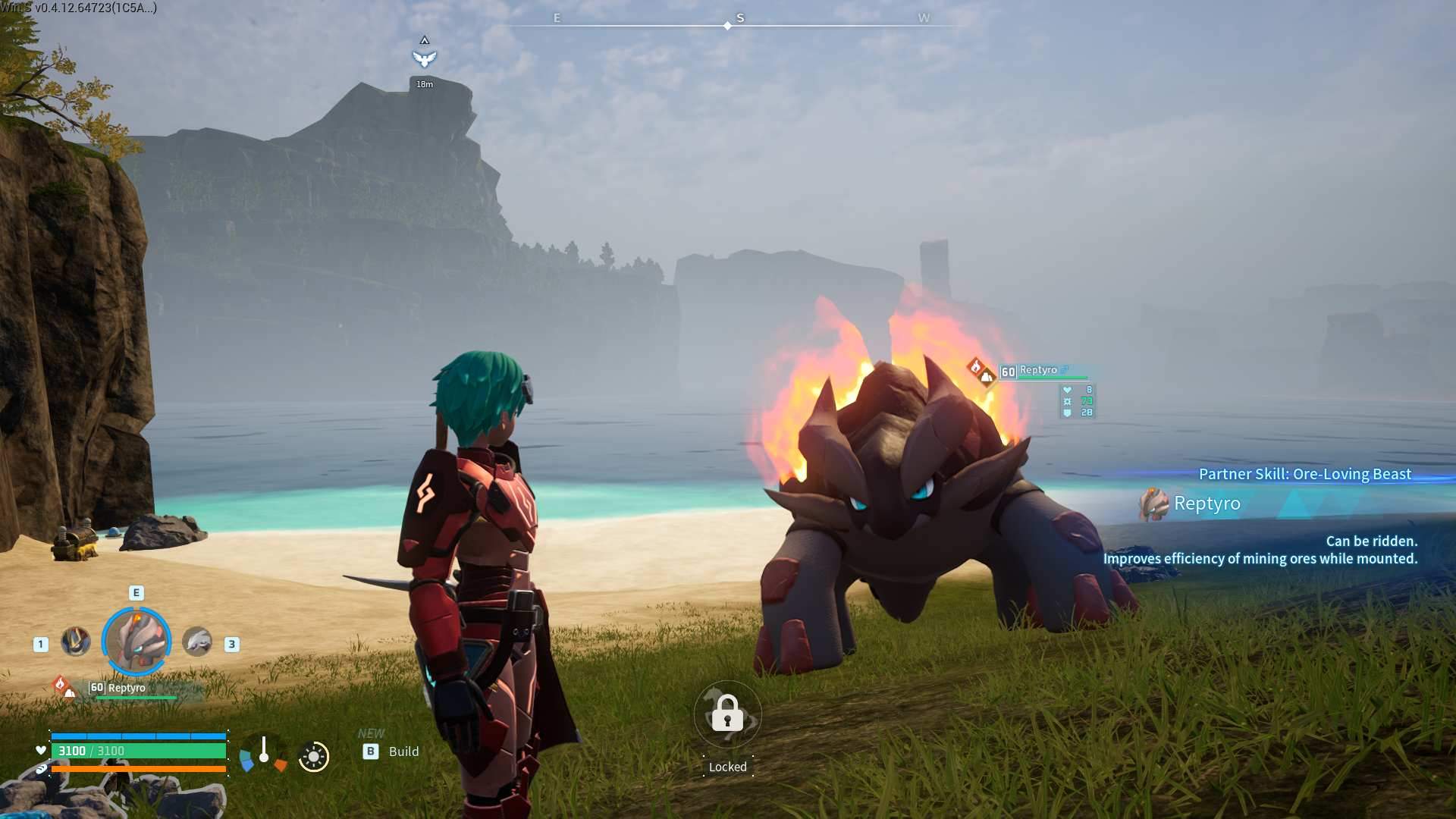This screenshot has height=819, width=1456.
Task: Select the Pal in party slot 3
Action: [197, 642]
